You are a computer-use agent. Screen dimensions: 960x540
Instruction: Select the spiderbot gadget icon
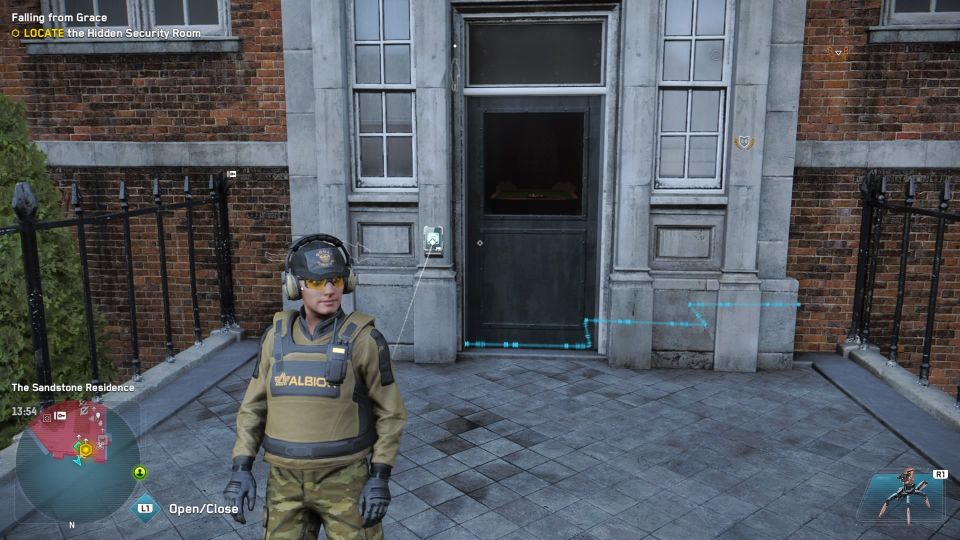pyautogui.click(x=902, y=495)
